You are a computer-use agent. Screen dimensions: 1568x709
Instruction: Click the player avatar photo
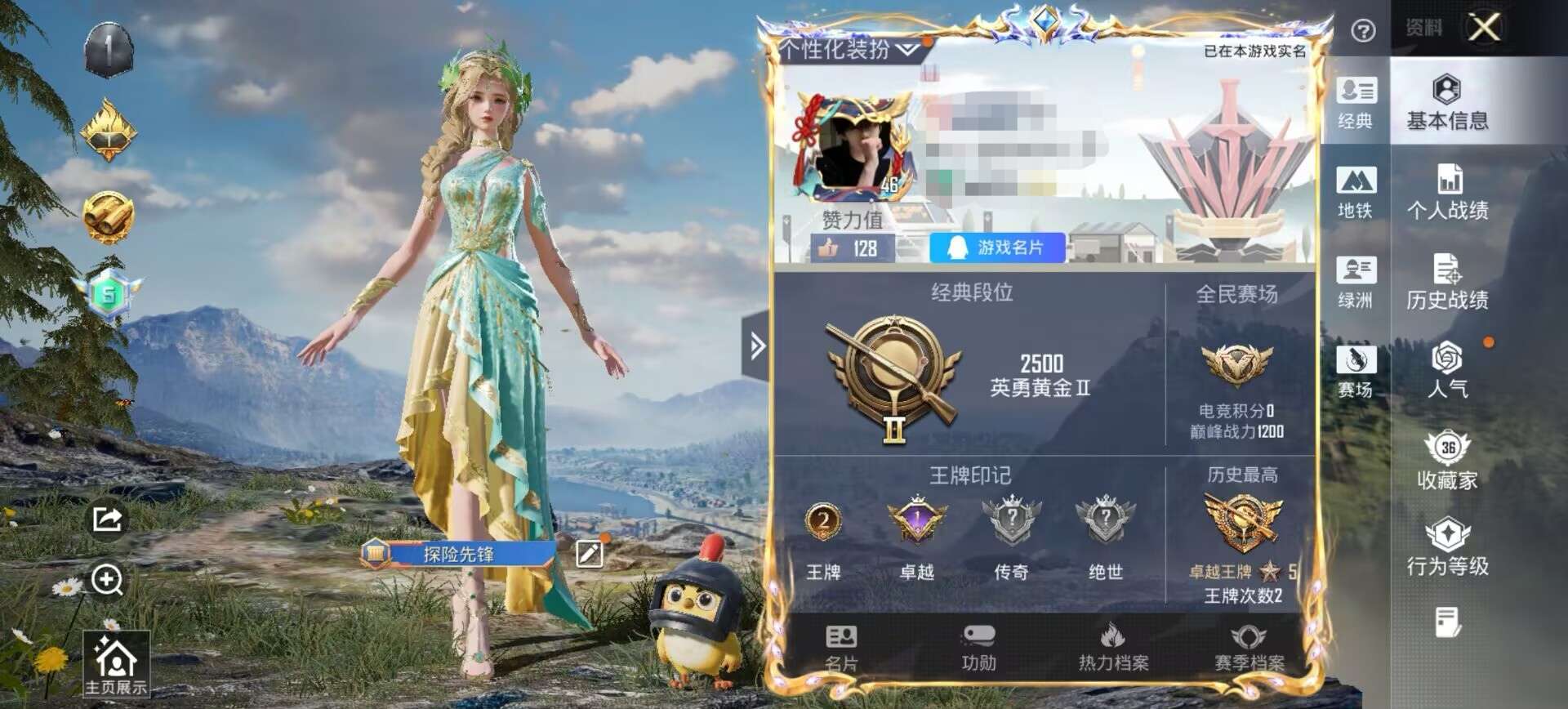click(x=849, y=147)
